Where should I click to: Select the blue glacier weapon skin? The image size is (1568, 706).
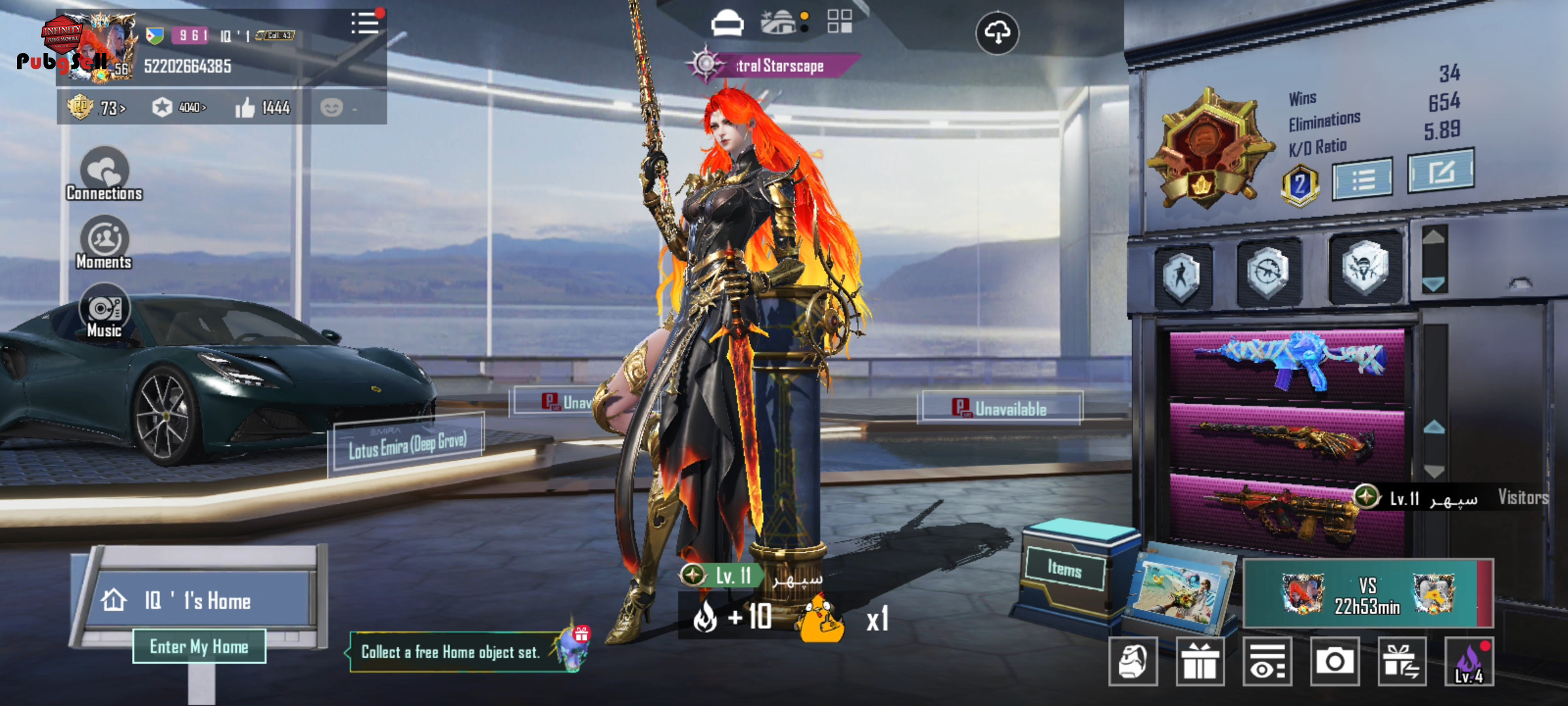pyautogui.click(x=1287, y=361)
